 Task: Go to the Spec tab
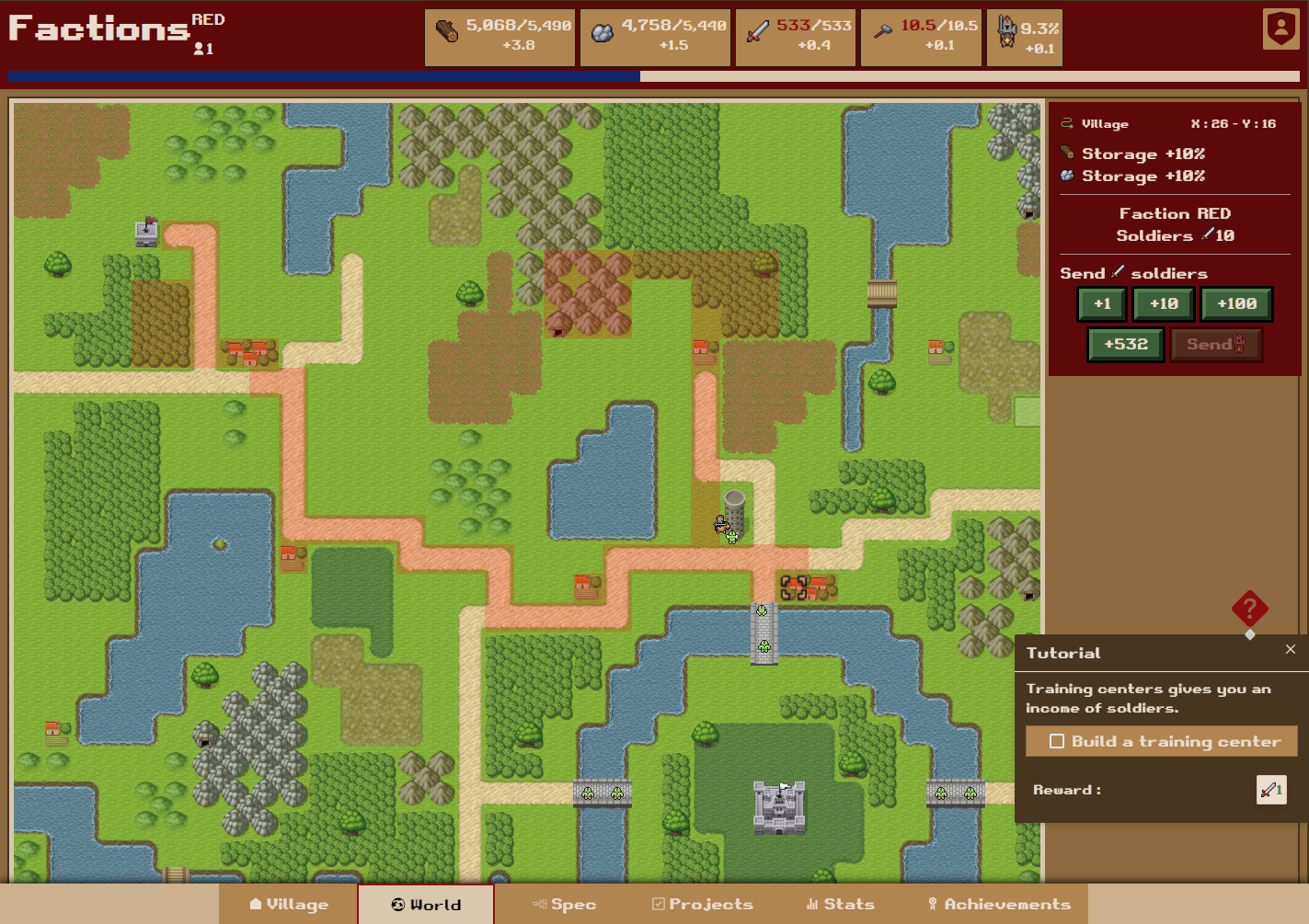tap(564, 905)
